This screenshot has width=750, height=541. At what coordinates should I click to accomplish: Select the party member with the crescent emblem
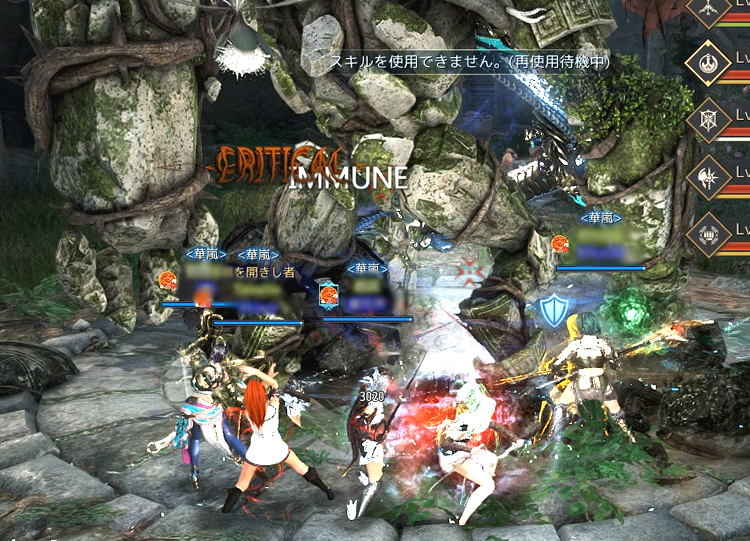click(709, 64)
